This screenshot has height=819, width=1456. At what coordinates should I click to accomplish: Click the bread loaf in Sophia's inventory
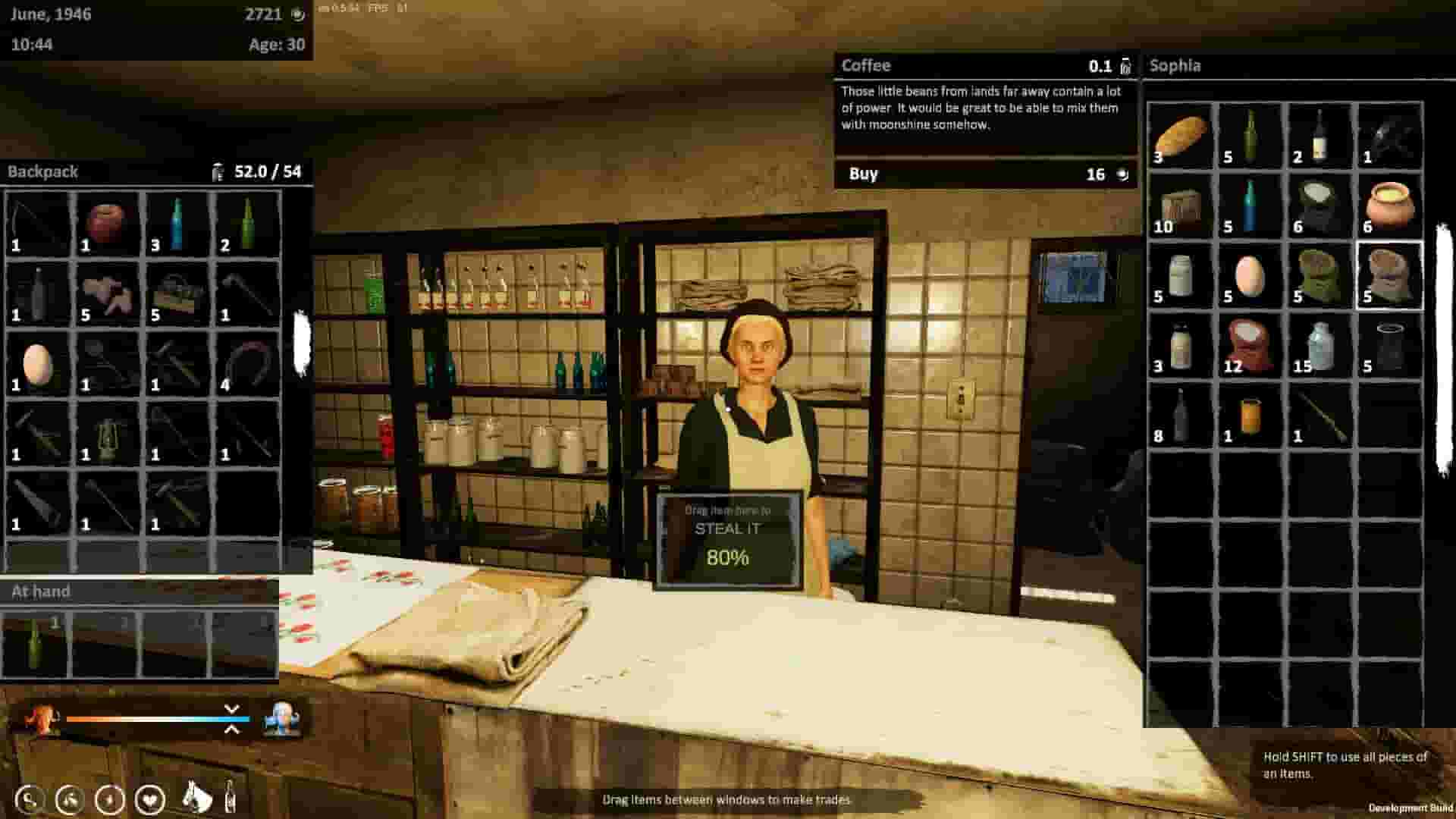pos(1181,135)
